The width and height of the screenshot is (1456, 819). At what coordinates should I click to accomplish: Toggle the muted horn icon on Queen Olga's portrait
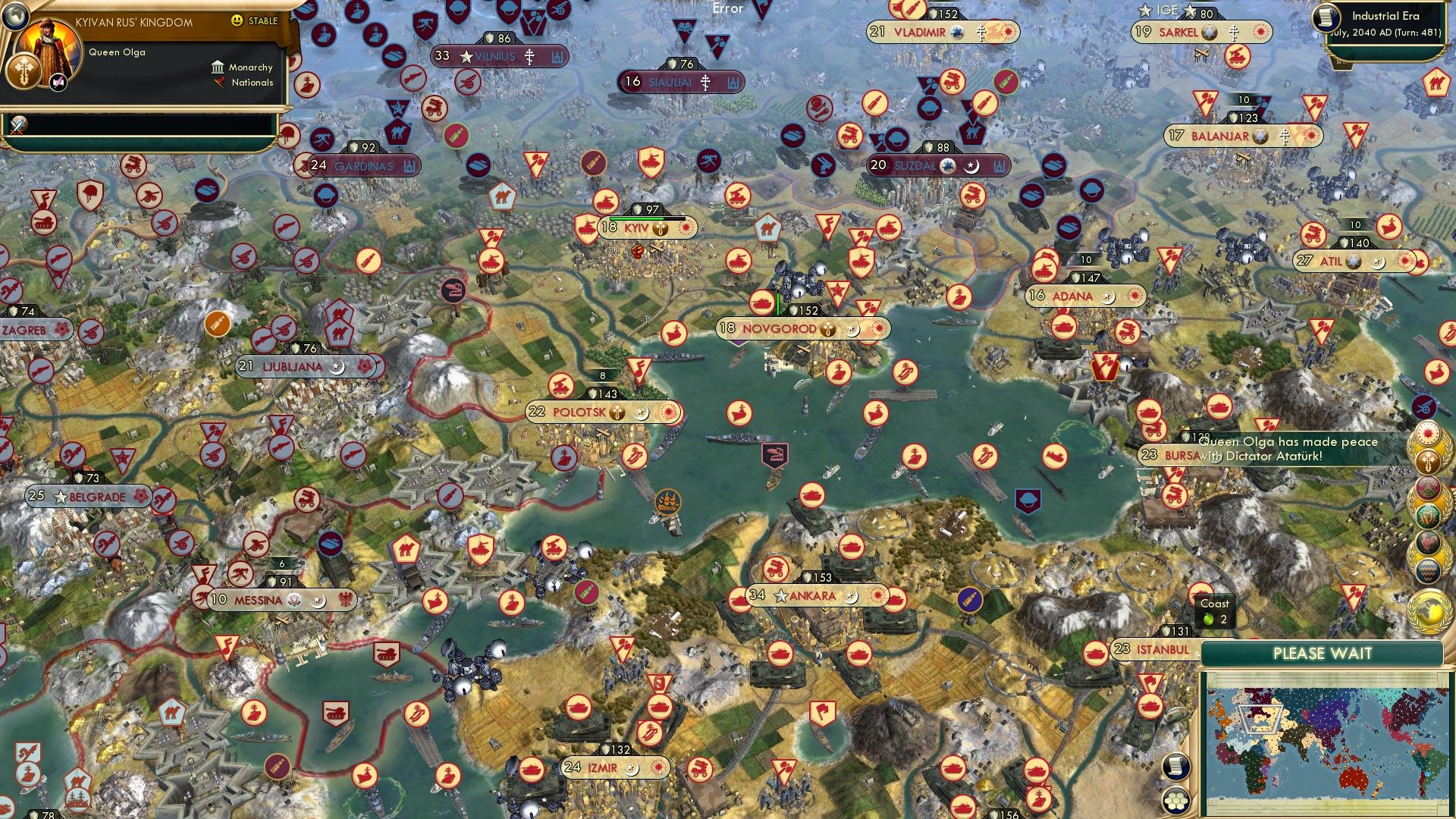click(58, 83)
